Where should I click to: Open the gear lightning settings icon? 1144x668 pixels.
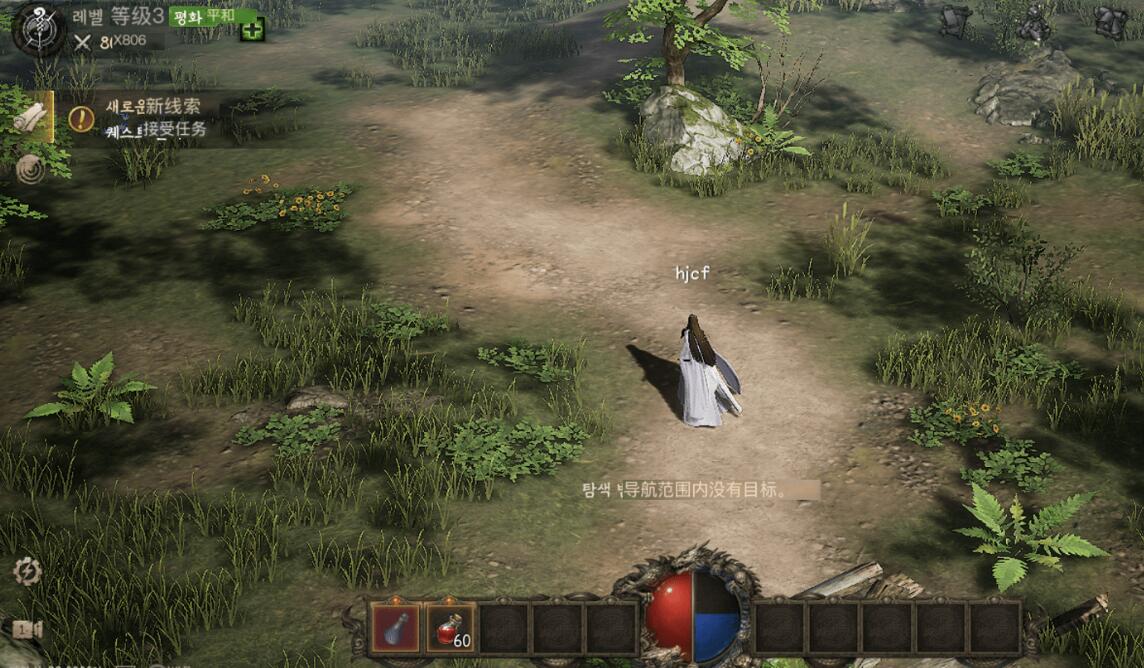[27, 572]
